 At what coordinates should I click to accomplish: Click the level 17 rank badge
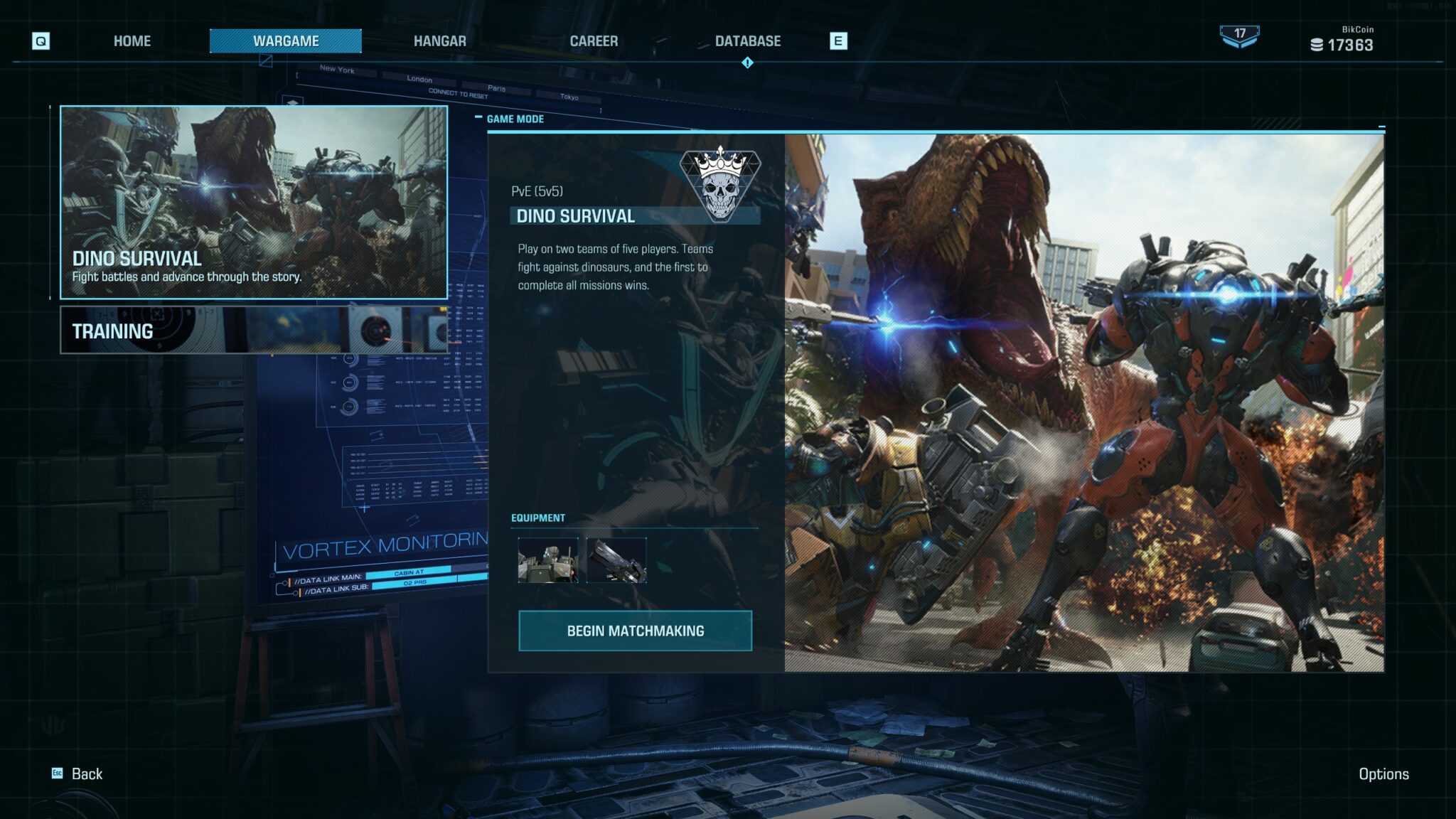(1239, 36)
